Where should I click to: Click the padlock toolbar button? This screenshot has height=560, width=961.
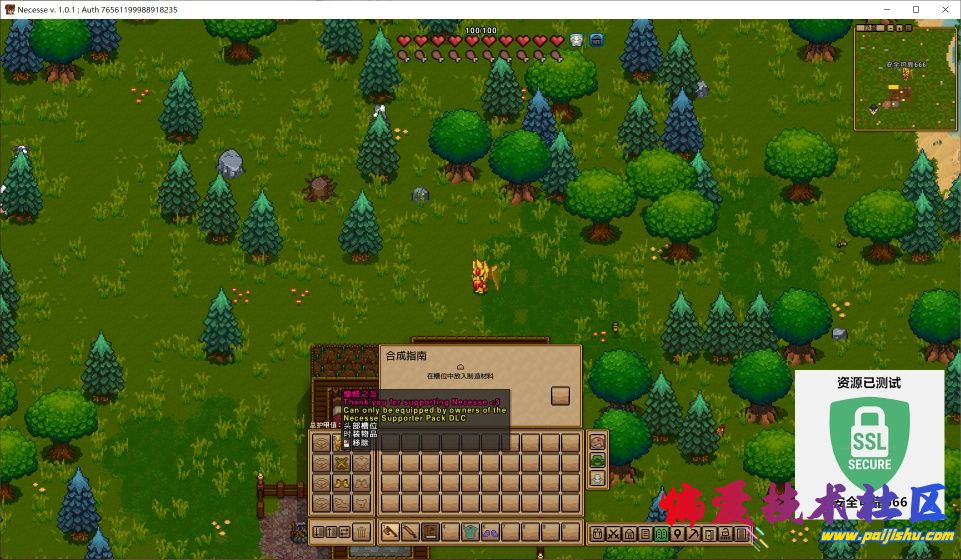(726, 534)
